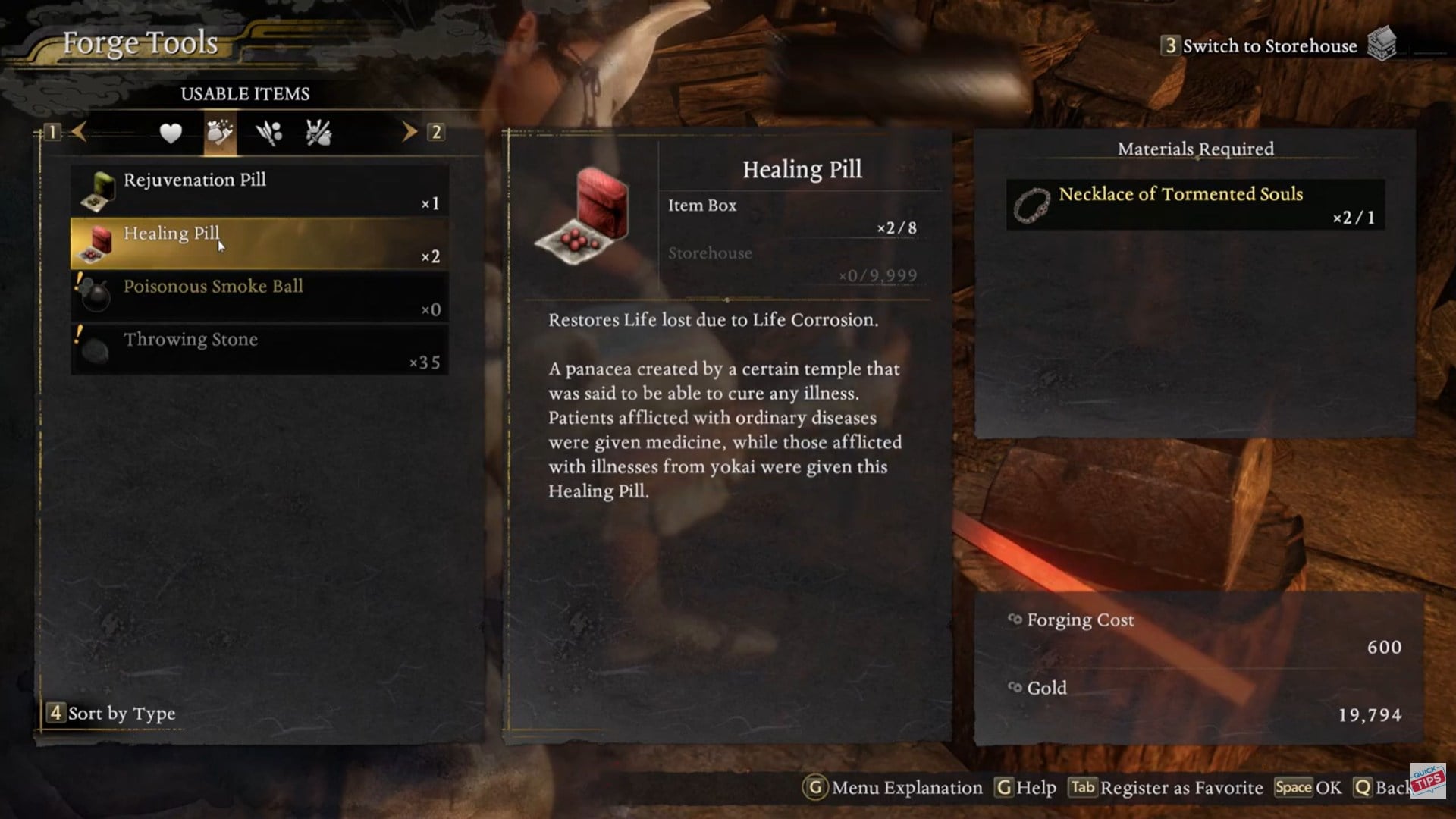
Task: Click the Necklace of Tormented Souls icon
Action: click(1033, 204)
